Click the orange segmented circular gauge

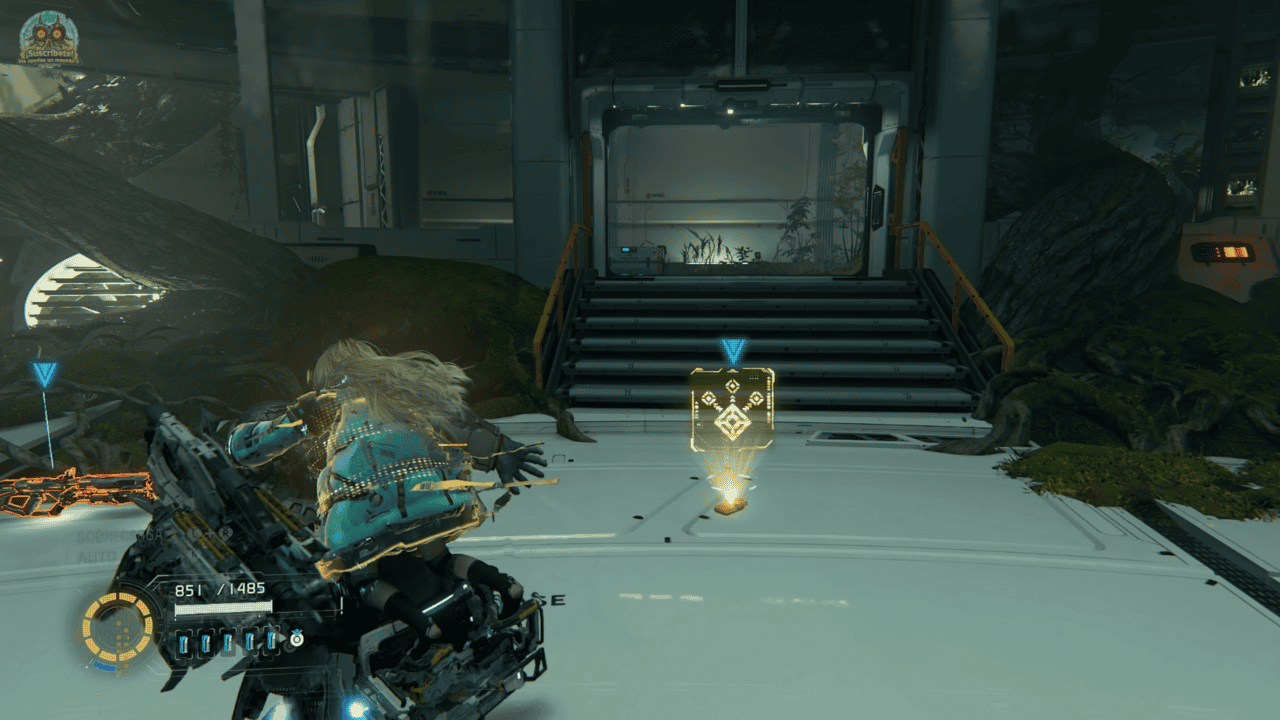(x=118, y=628)
